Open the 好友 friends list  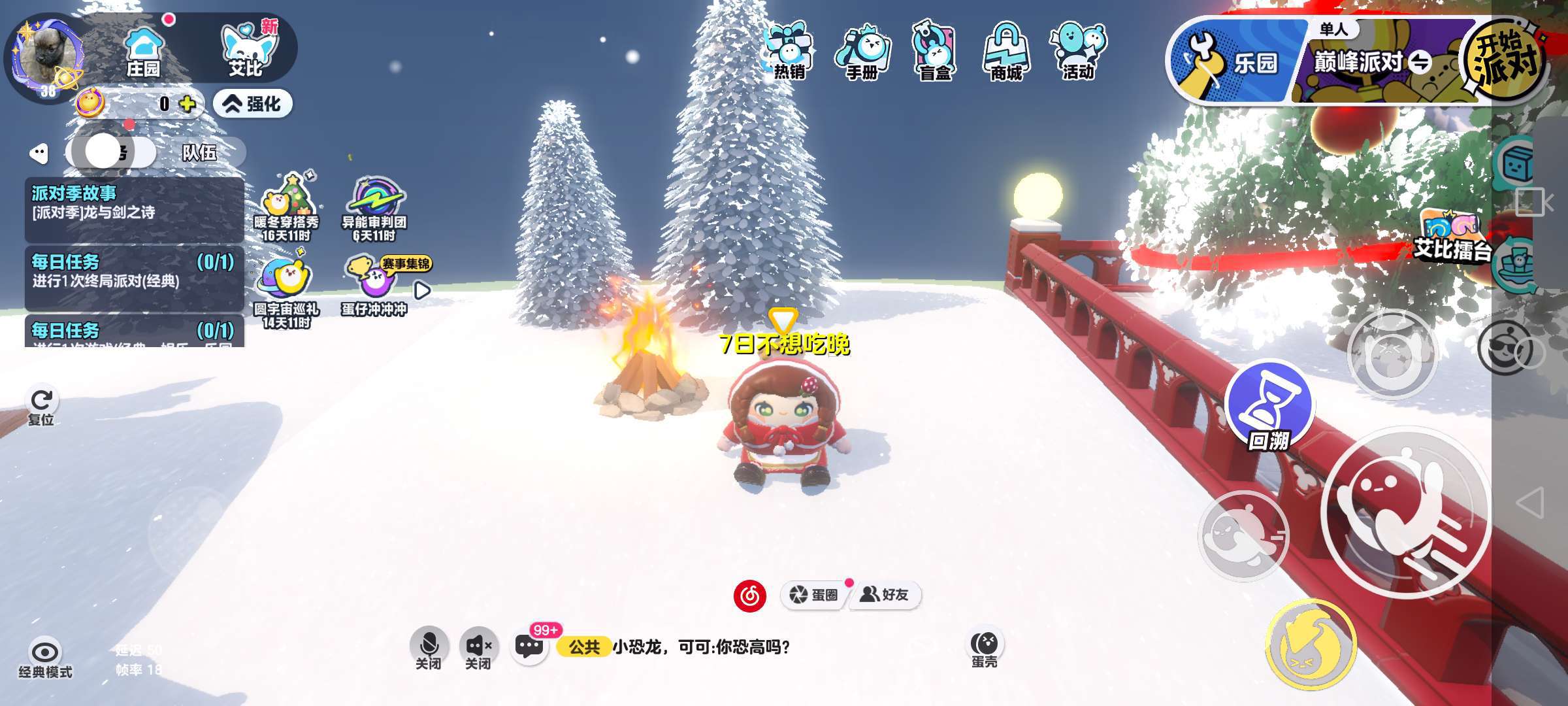point(885,595)
